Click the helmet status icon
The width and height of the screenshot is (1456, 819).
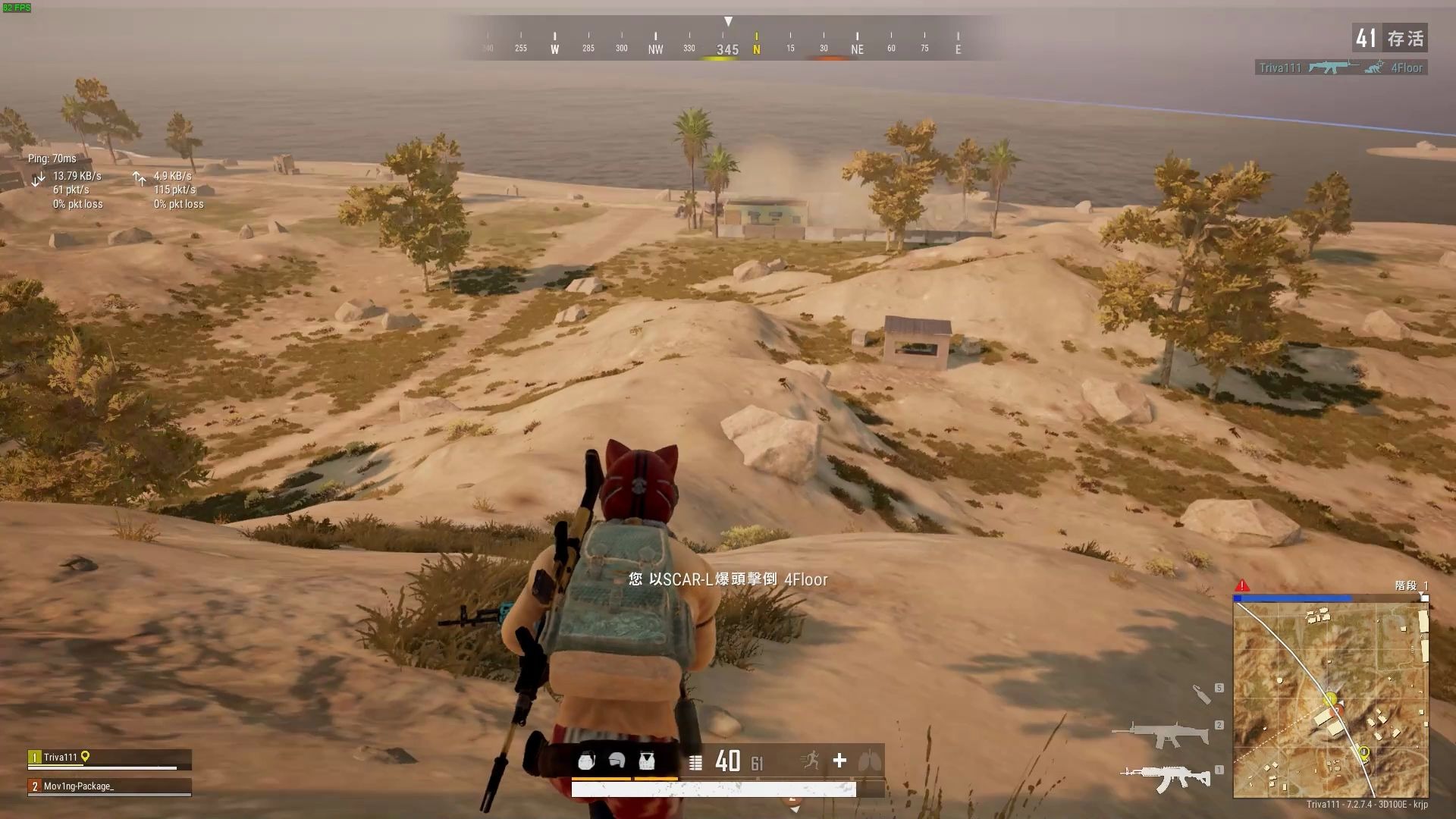tap(617, 761)
